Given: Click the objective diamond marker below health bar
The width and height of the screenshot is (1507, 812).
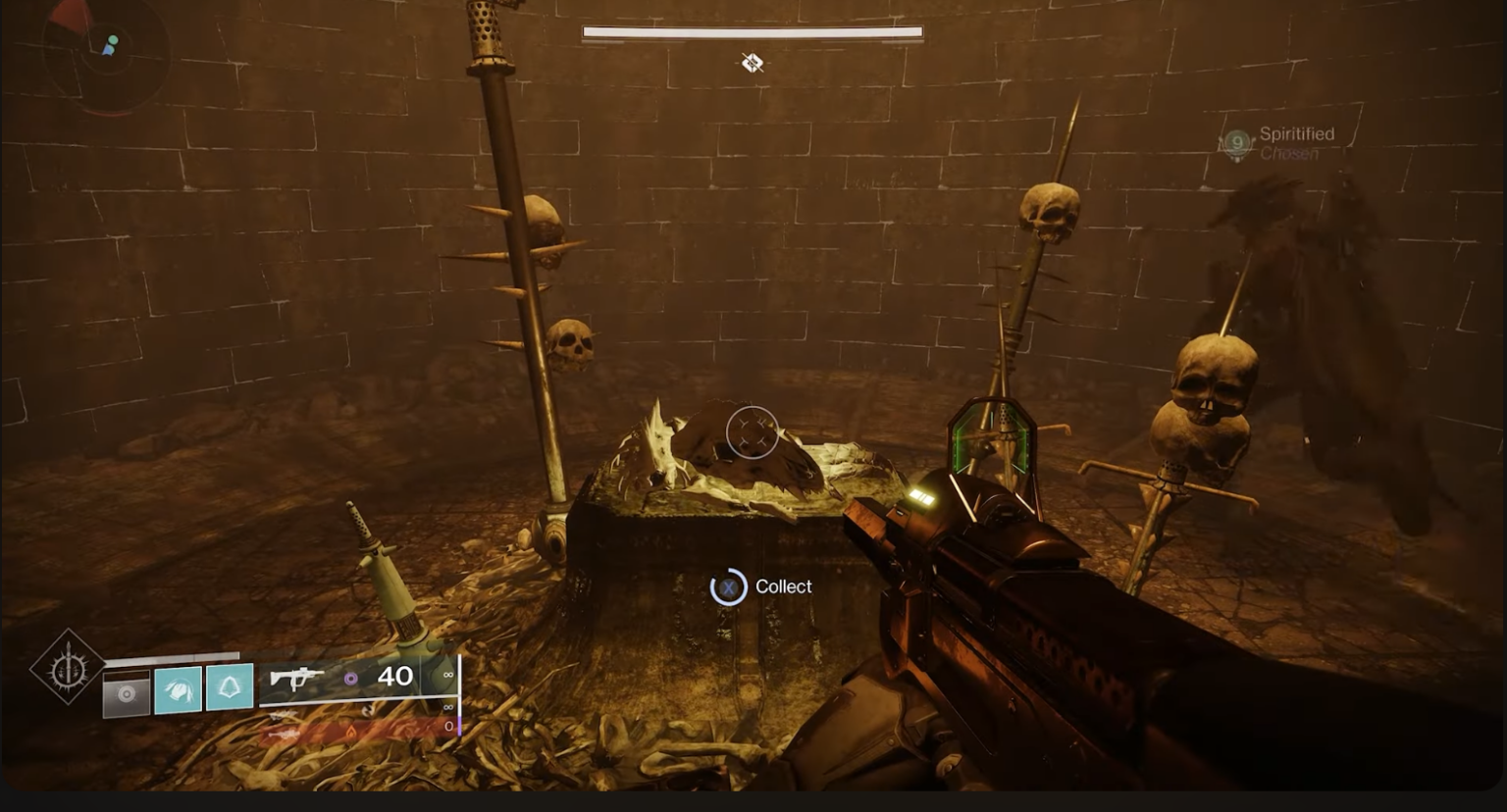Looking at the screenshot, I should pyautogui.click(x=752, y=62).
